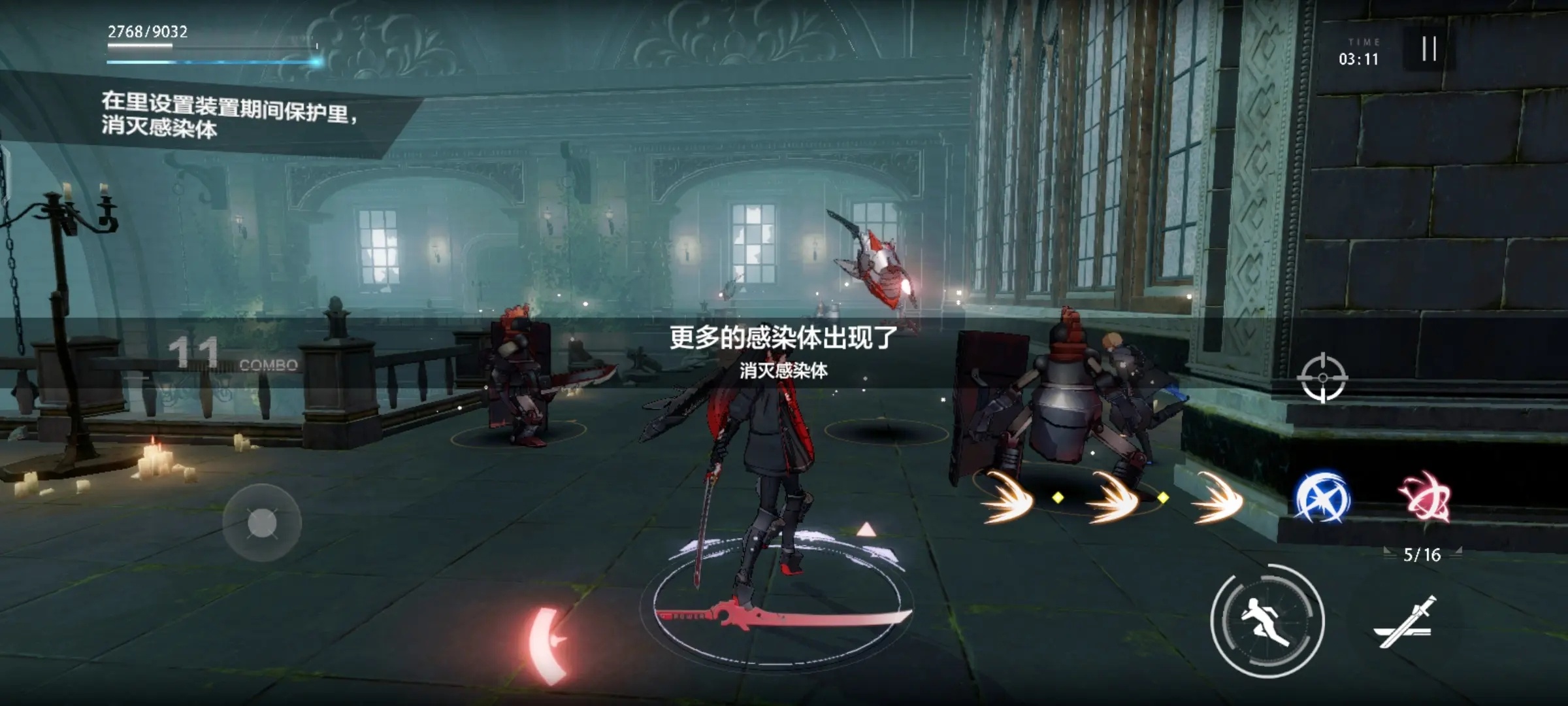
Task: Click the virtual movement joystick
Action: tap(262, 523)
